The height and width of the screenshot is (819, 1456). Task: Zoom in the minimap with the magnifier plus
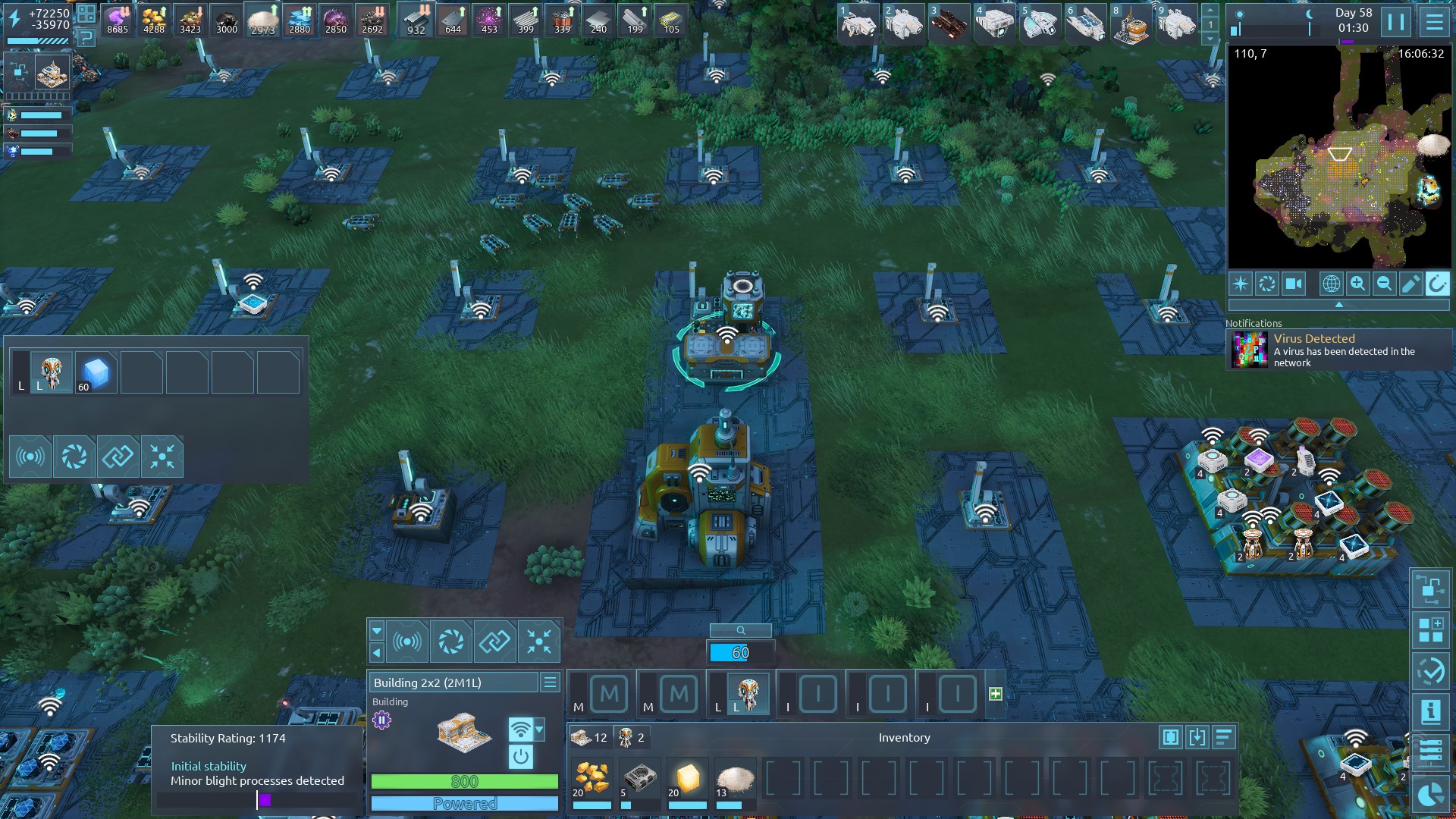pos(1357,284)
